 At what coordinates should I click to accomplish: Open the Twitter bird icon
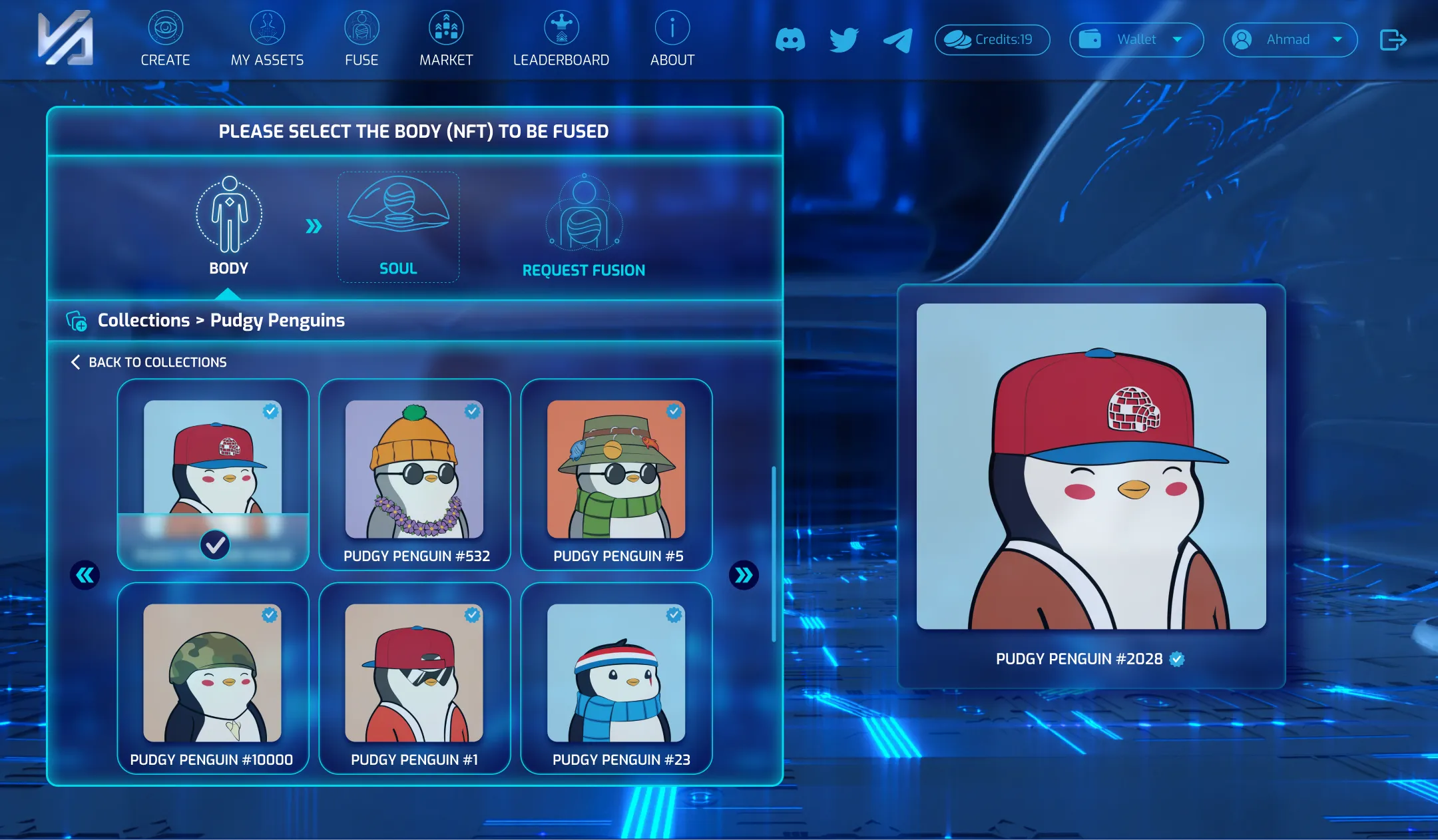pos(843,40)
